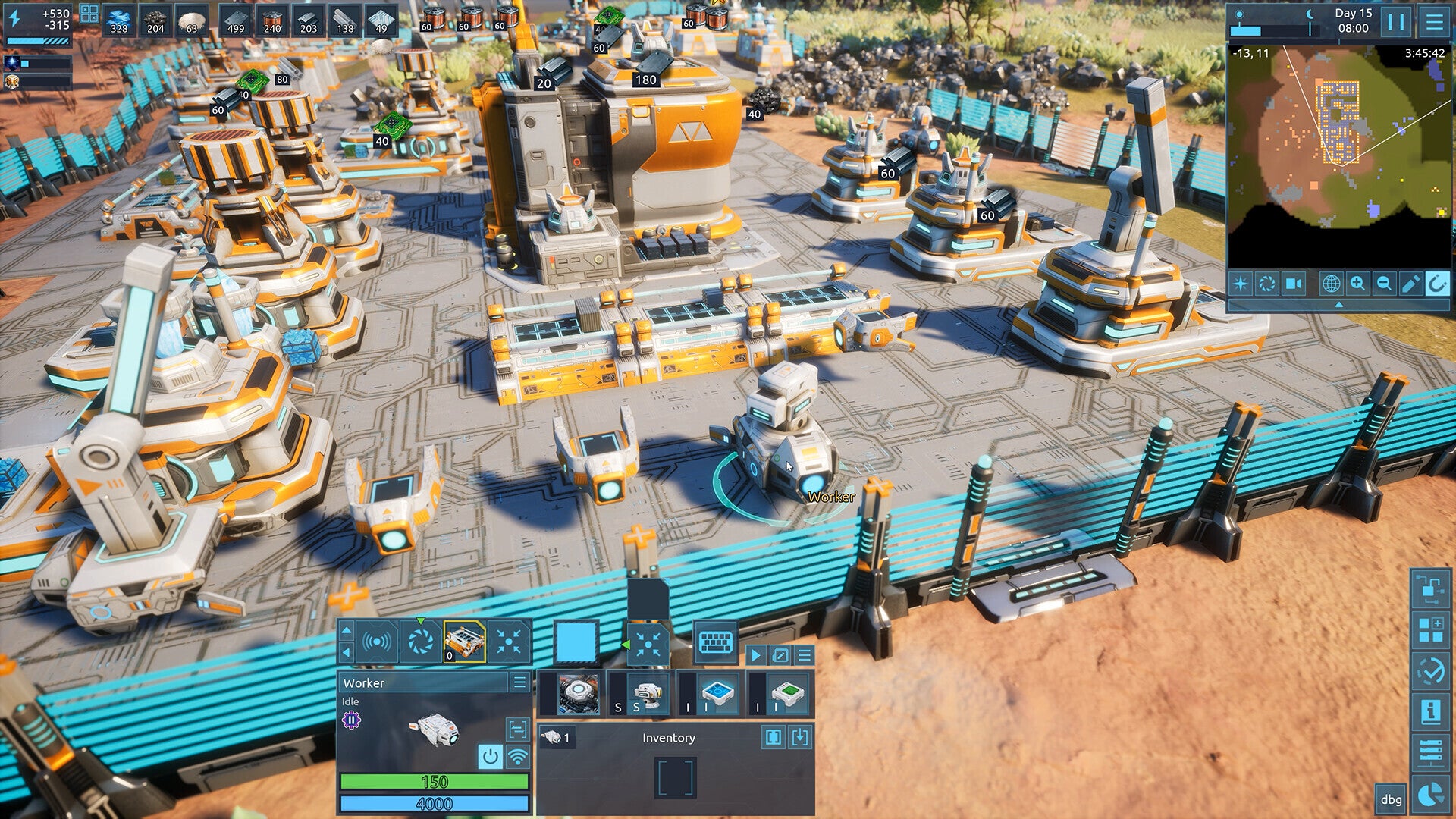
Task: Open the dbg debug button
Action: (x=1391, y=799)
